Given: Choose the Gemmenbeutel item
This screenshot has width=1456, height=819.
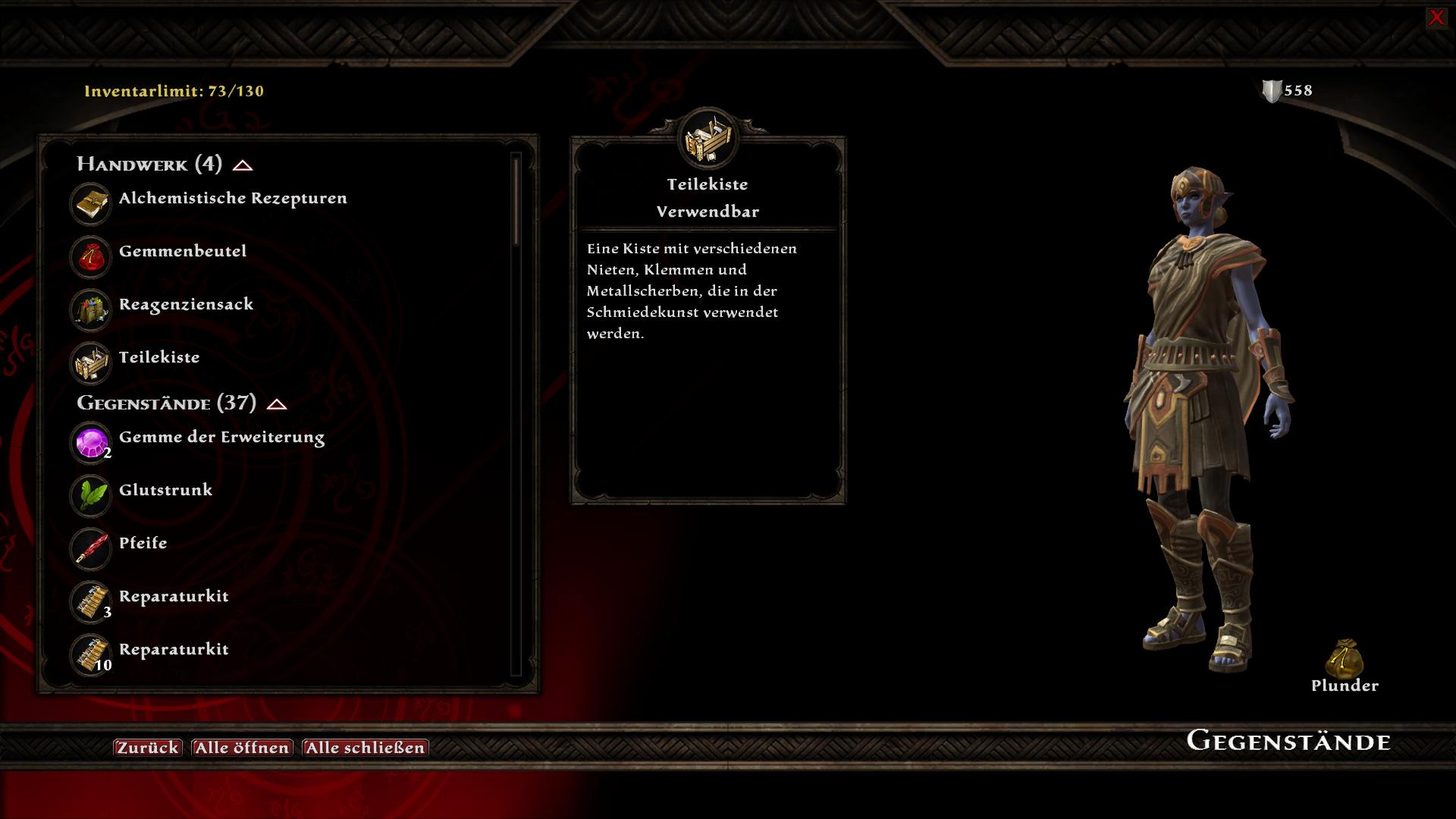Looking at the screenshot, I should click(x=182, y=252).
